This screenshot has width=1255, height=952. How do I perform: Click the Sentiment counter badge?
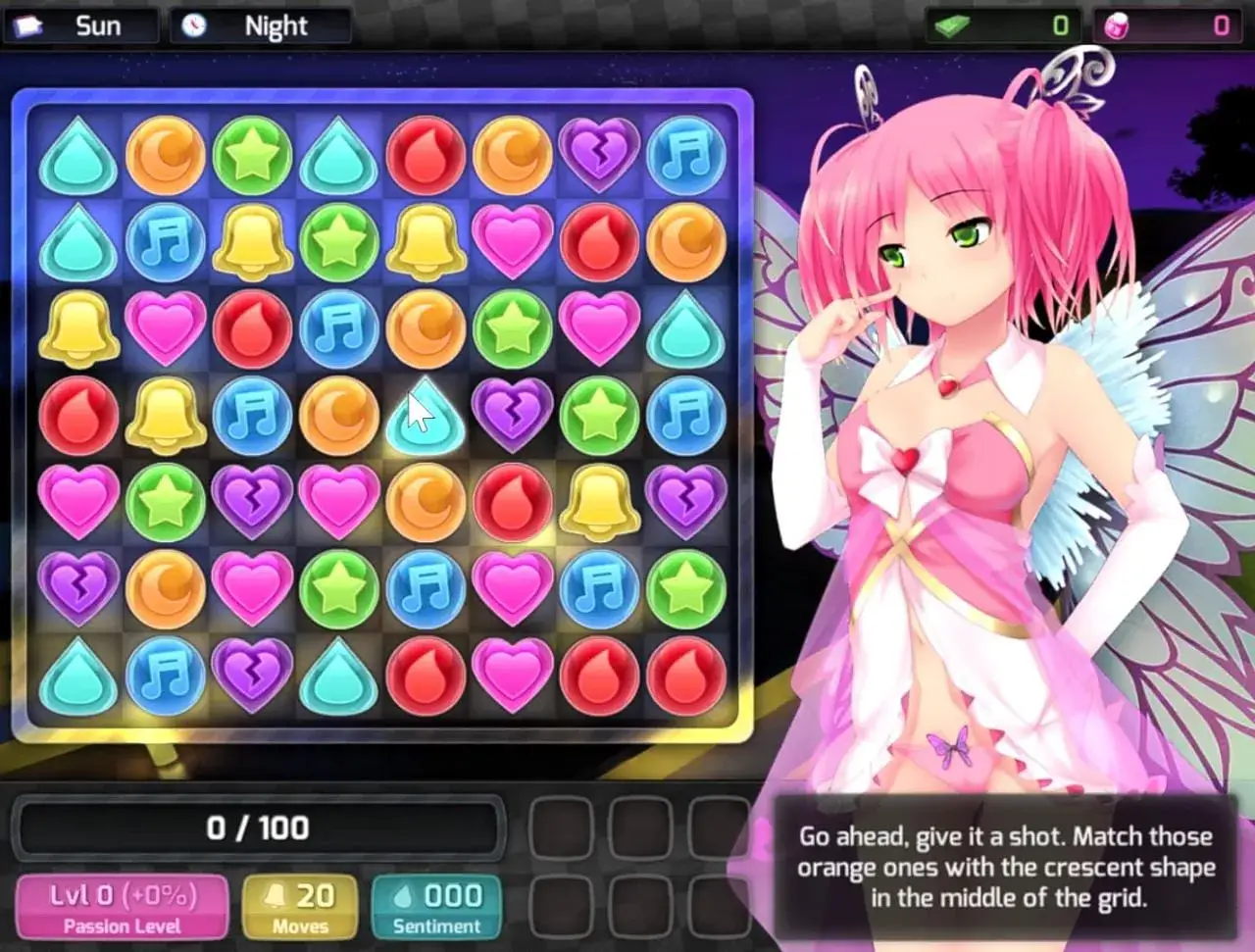[436, 907]
